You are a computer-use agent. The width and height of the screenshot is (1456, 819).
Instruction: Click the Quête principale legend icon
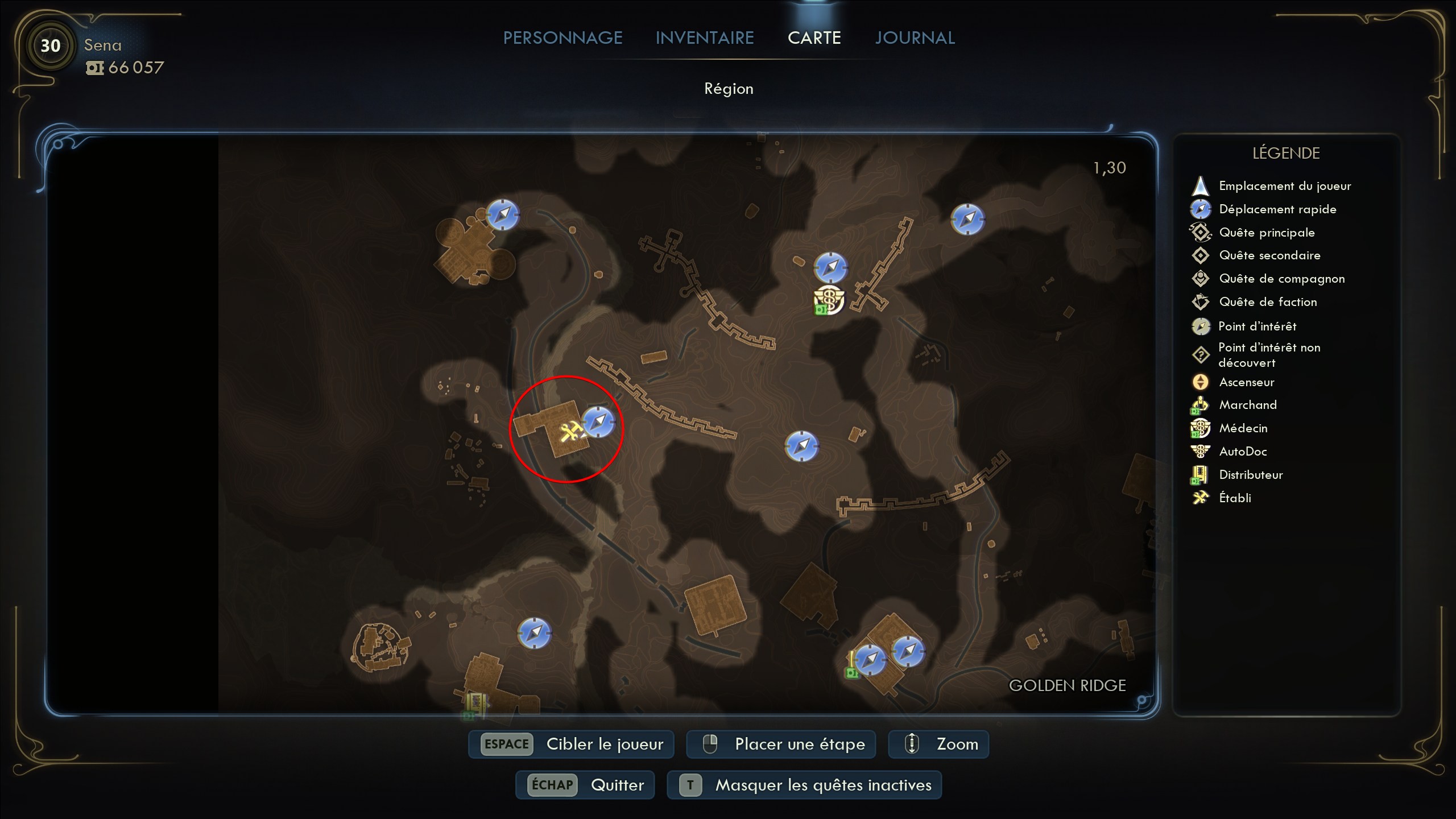click(x=1201, y=232)
